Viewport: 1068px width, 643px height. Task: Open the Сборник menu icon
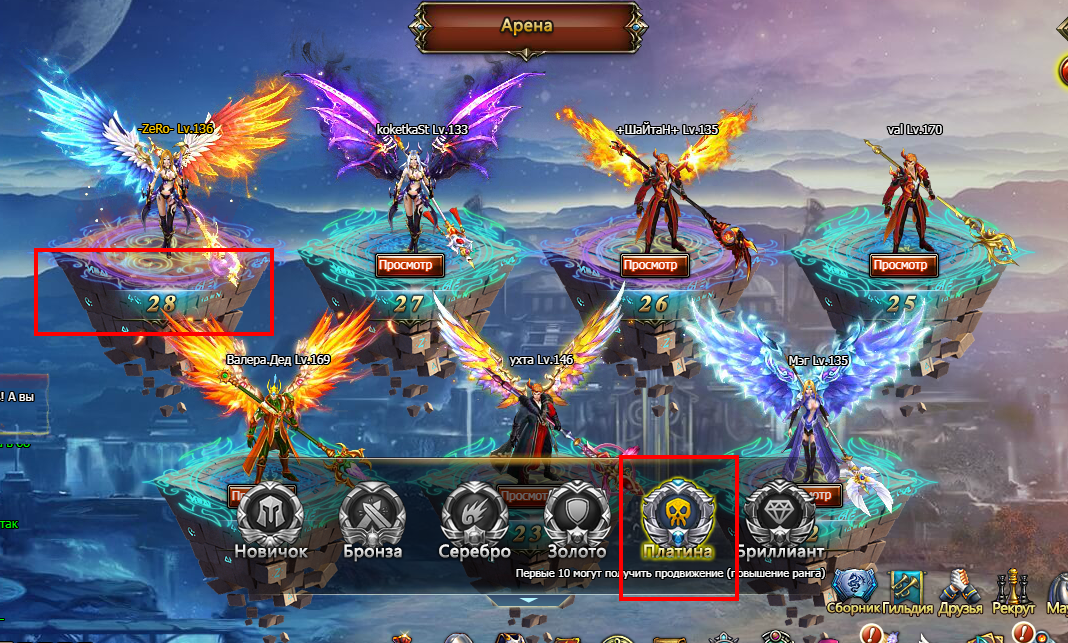coord(855,590)
